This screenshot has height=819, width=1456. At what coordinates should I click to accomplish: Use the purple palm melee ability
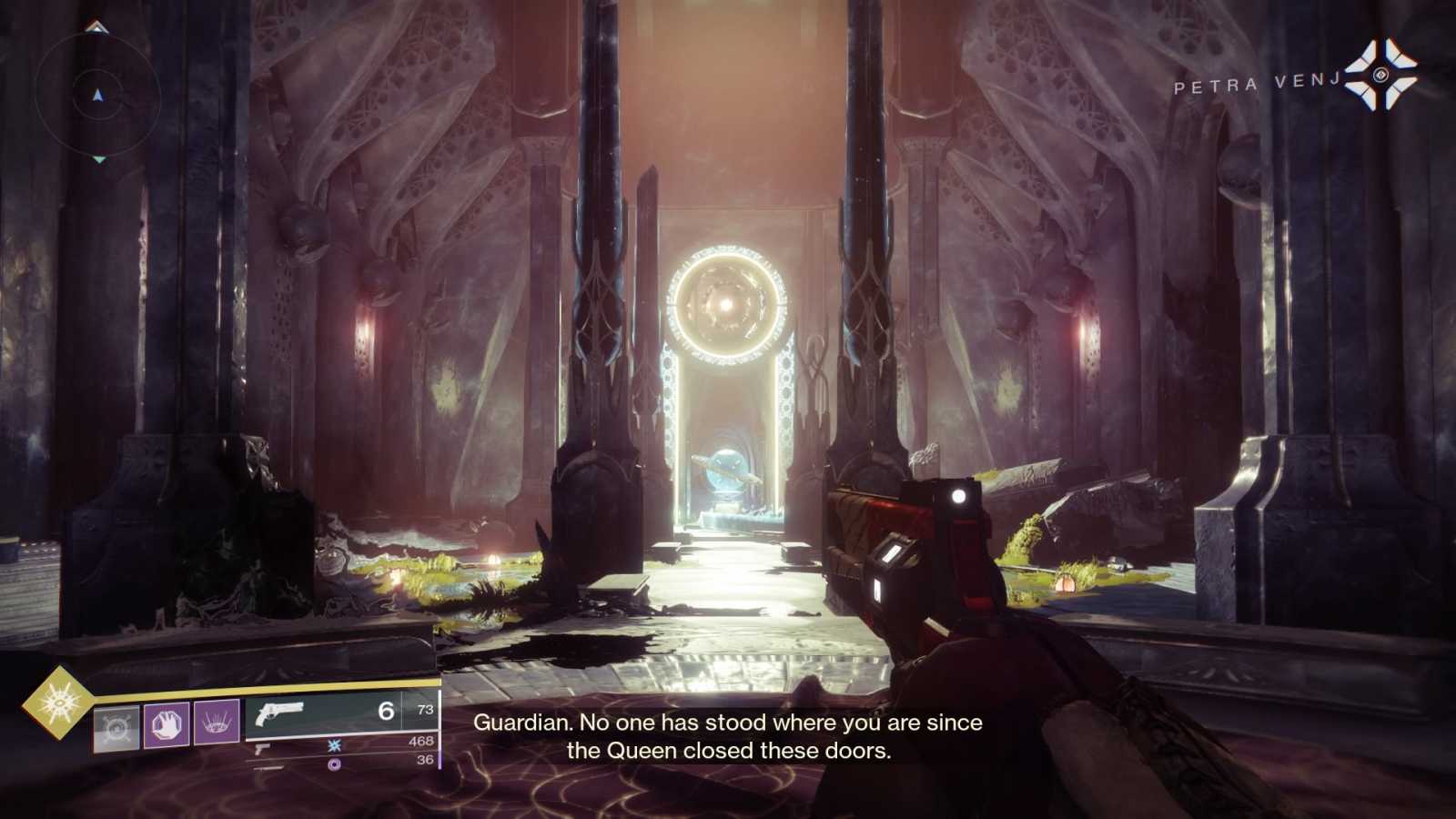(167, 724)
